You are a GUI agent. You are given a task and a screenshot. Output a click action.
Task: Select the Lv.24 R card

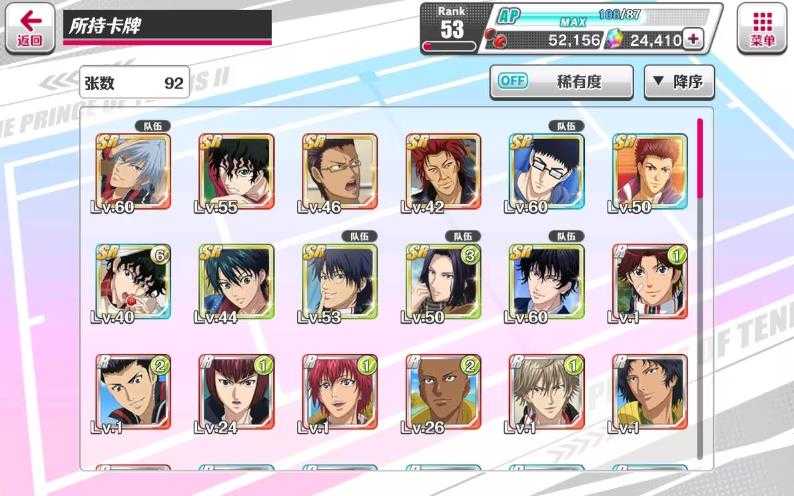237,391
